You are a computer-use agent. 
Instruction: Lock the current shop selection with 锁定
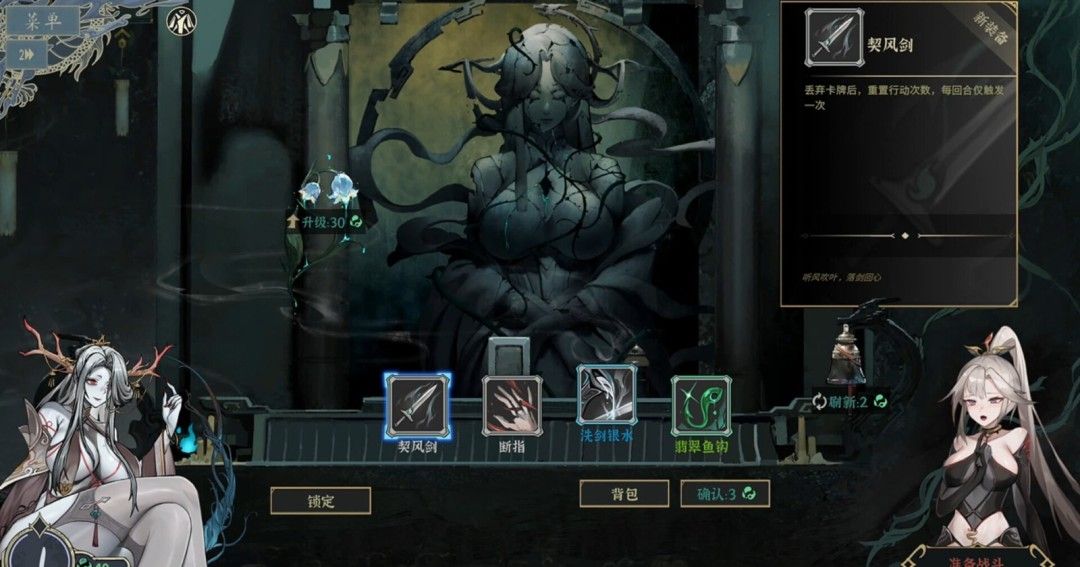click(320, 501)
